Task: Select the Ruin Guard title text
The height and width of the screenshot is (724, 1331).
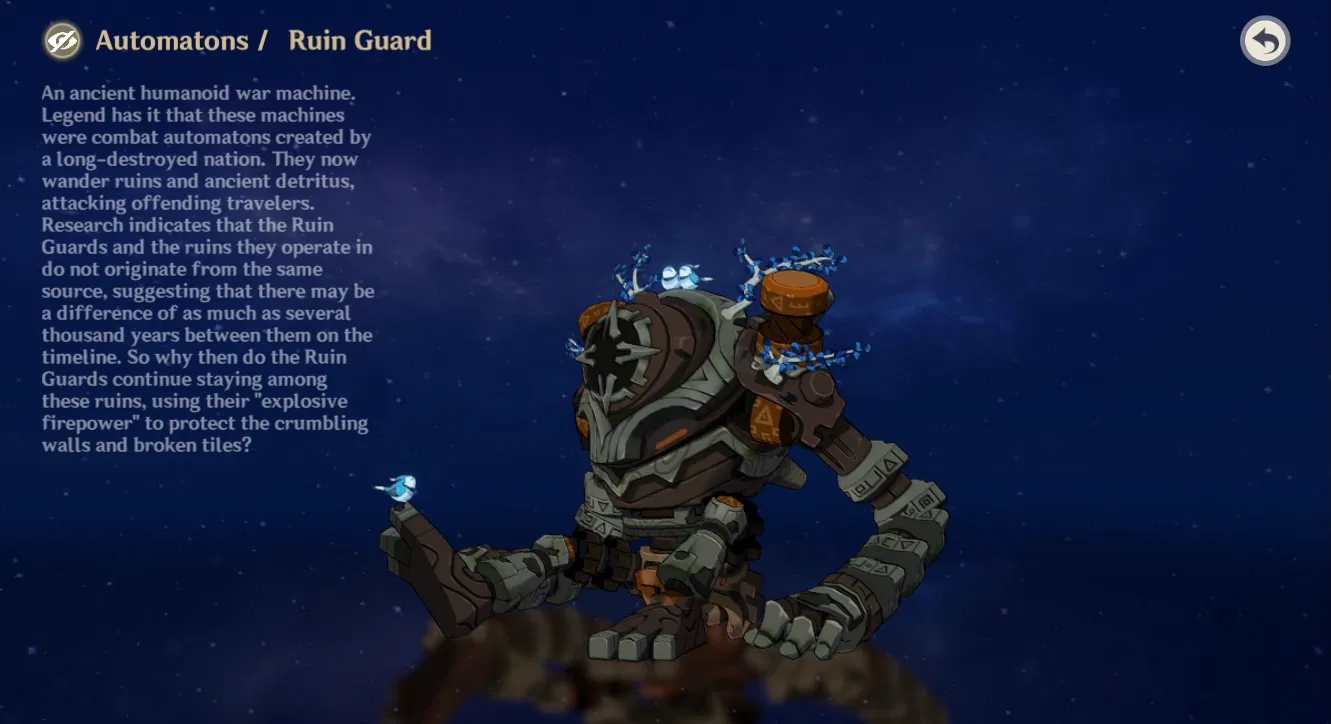Action: (359, 41)
